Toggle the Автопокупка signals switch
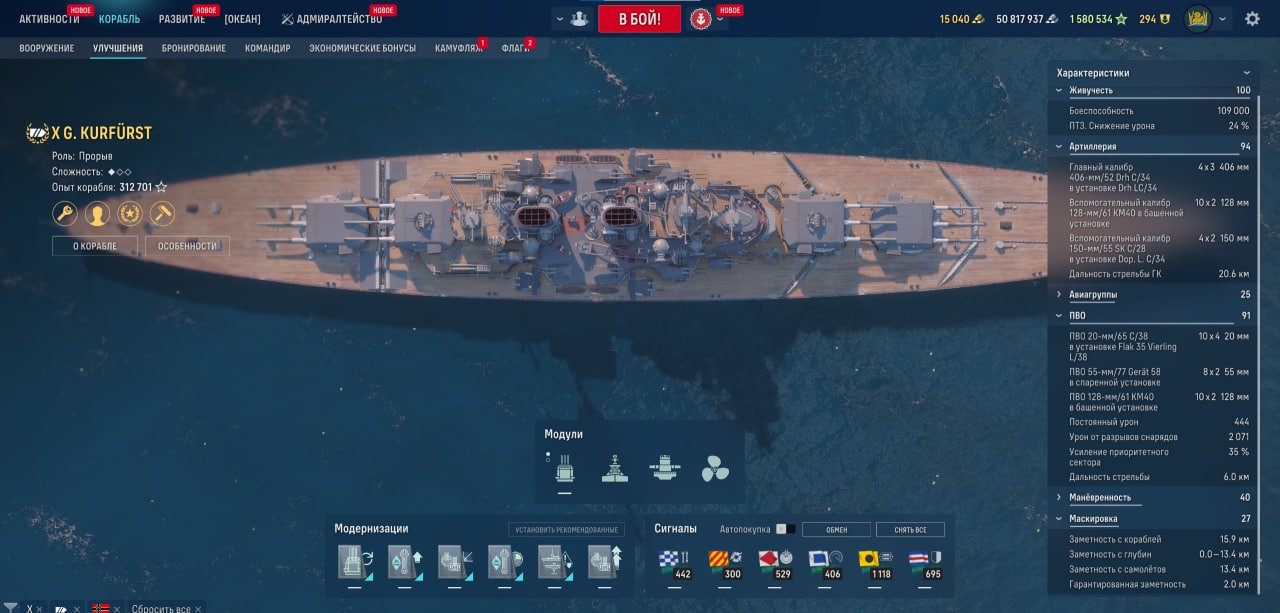1280x613 pixels. coord(786,529)
